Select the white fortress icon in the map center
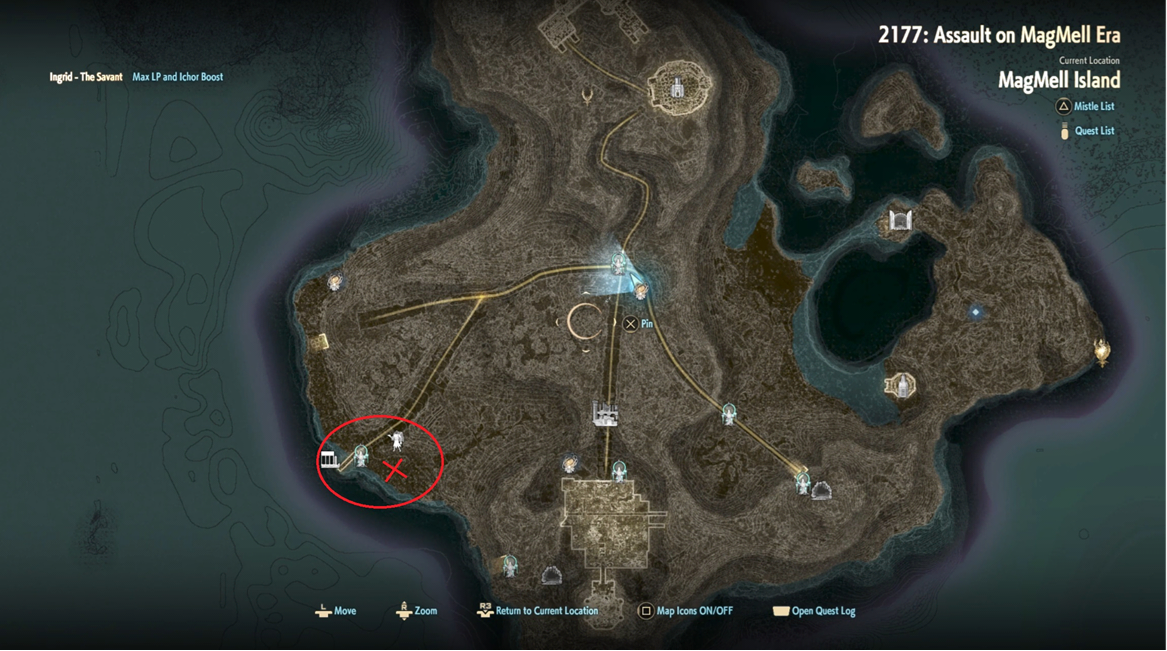The width and height of the screenshot is (1167, 651). pyautogui.click(x=604, y=412)
